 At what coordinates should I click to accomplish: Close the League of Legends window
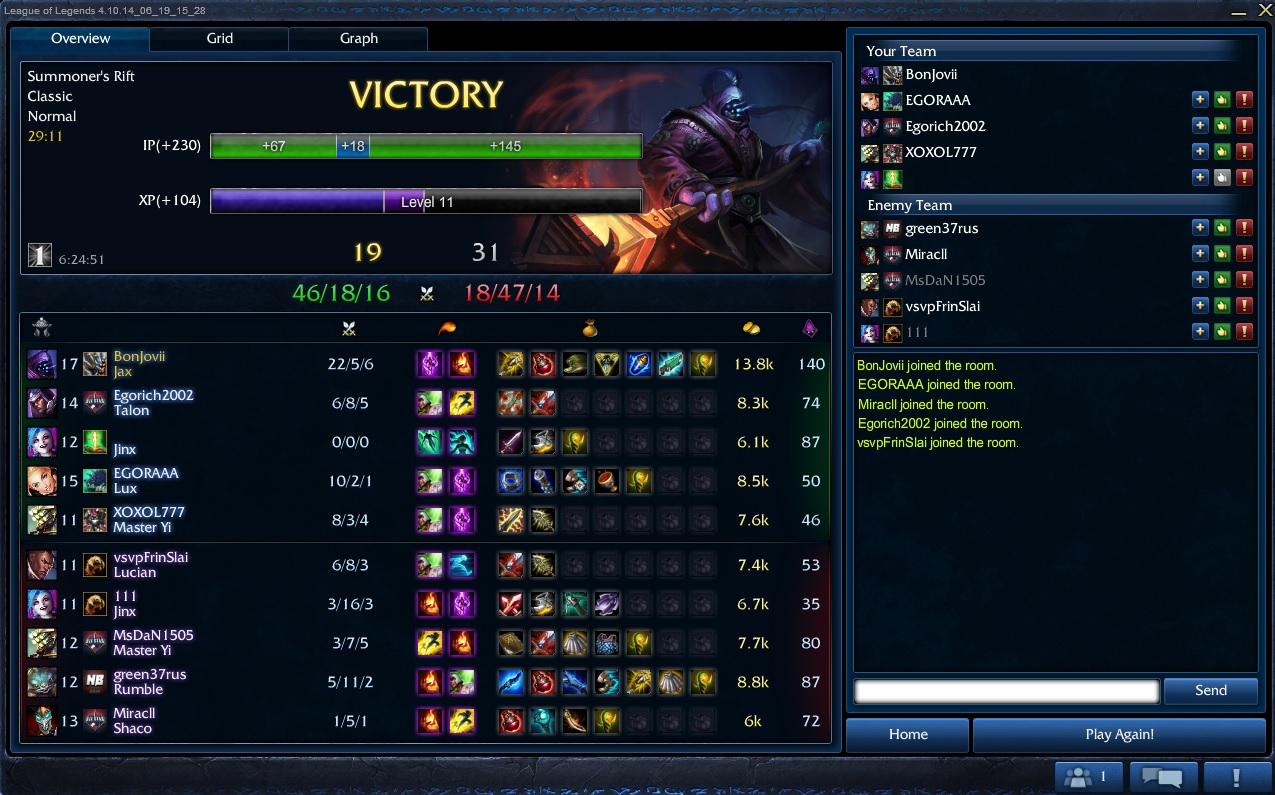point(1263,10)
